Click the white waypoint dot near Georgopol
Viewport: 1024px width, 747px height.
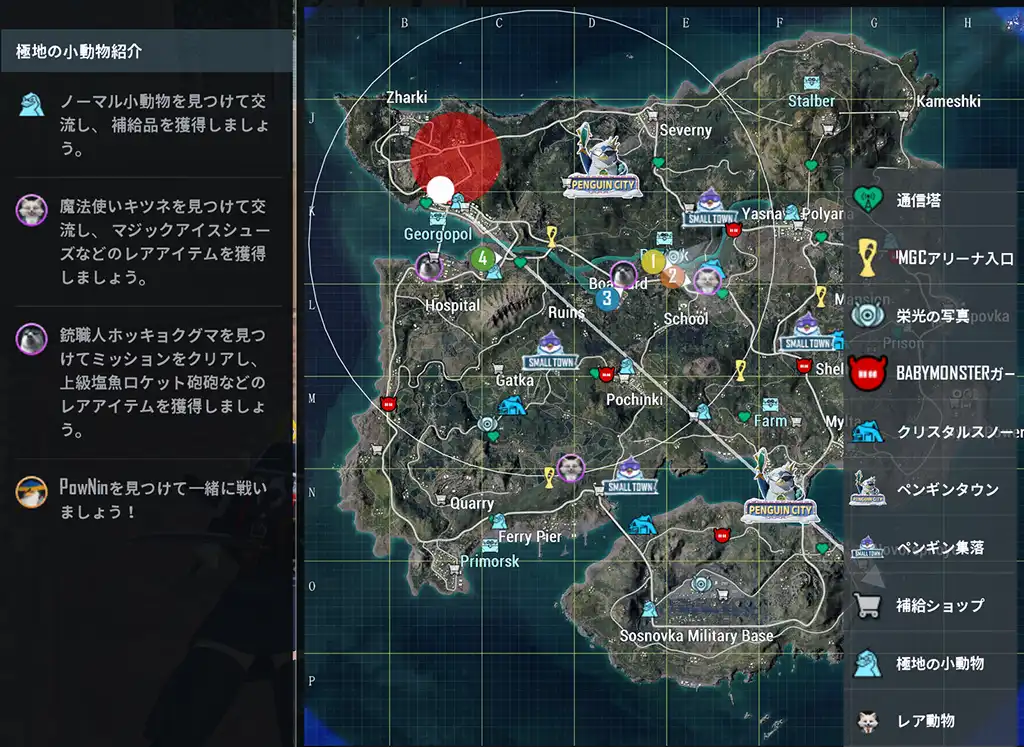(x=440, y=188)
